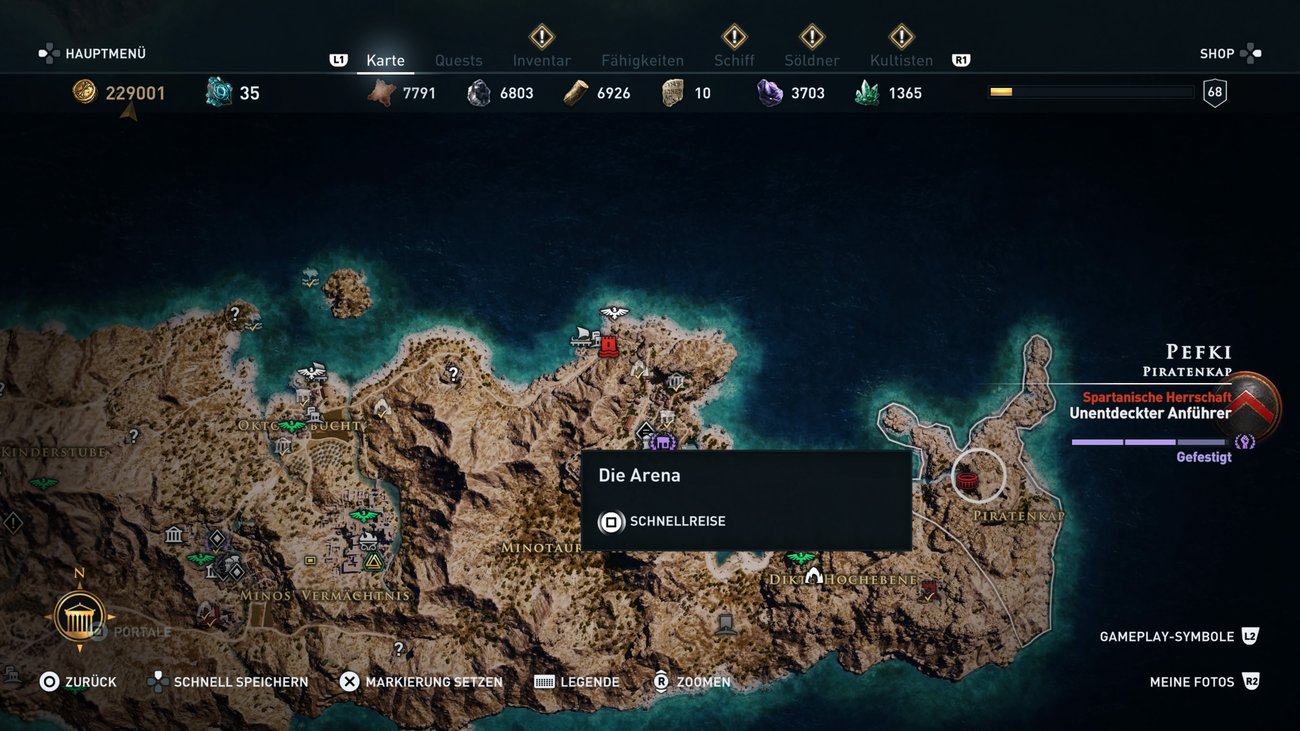Select the white temple icon on the northern peninsula
The image size is (1300, 731).
(x=677, y=382)
